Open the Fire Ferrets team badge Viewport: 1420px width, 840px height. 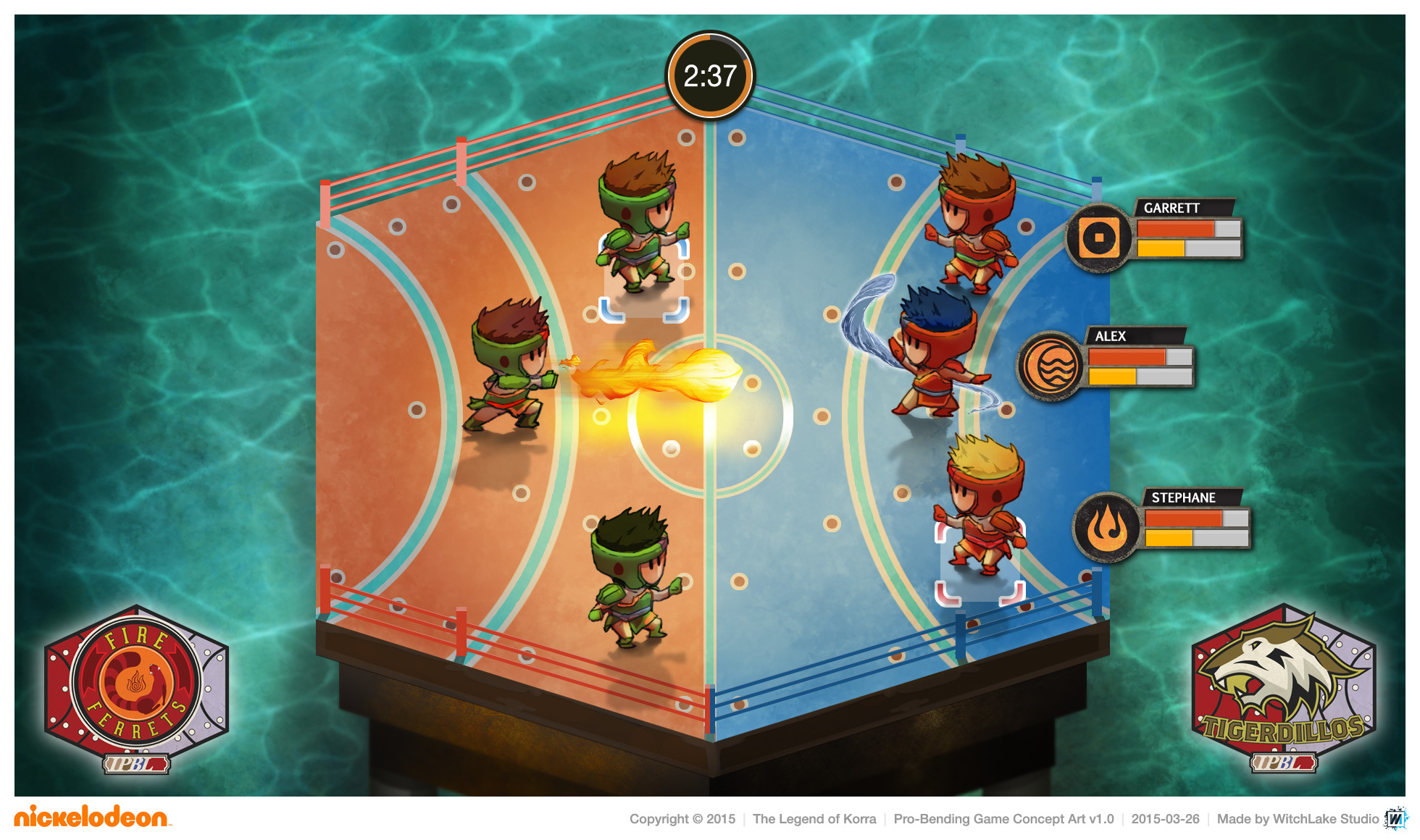click(136, 685)
